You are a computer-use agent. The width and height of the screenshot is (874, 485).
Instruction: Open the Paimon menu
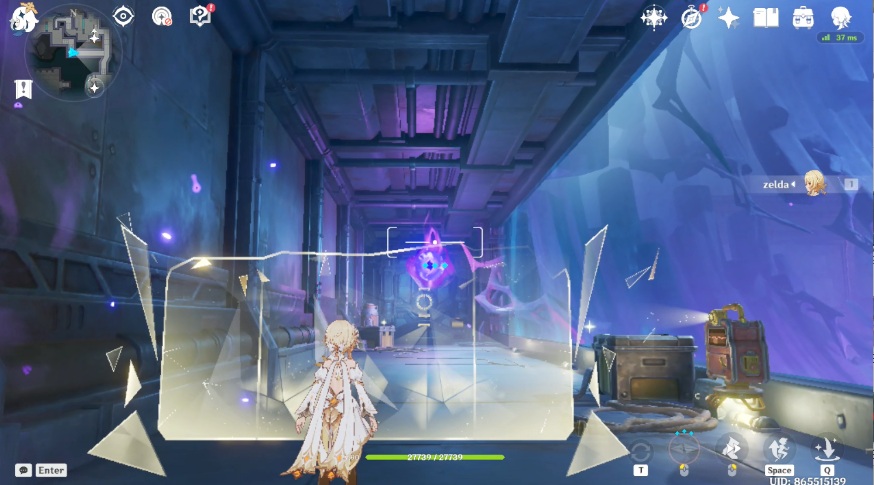pos(22,17)
